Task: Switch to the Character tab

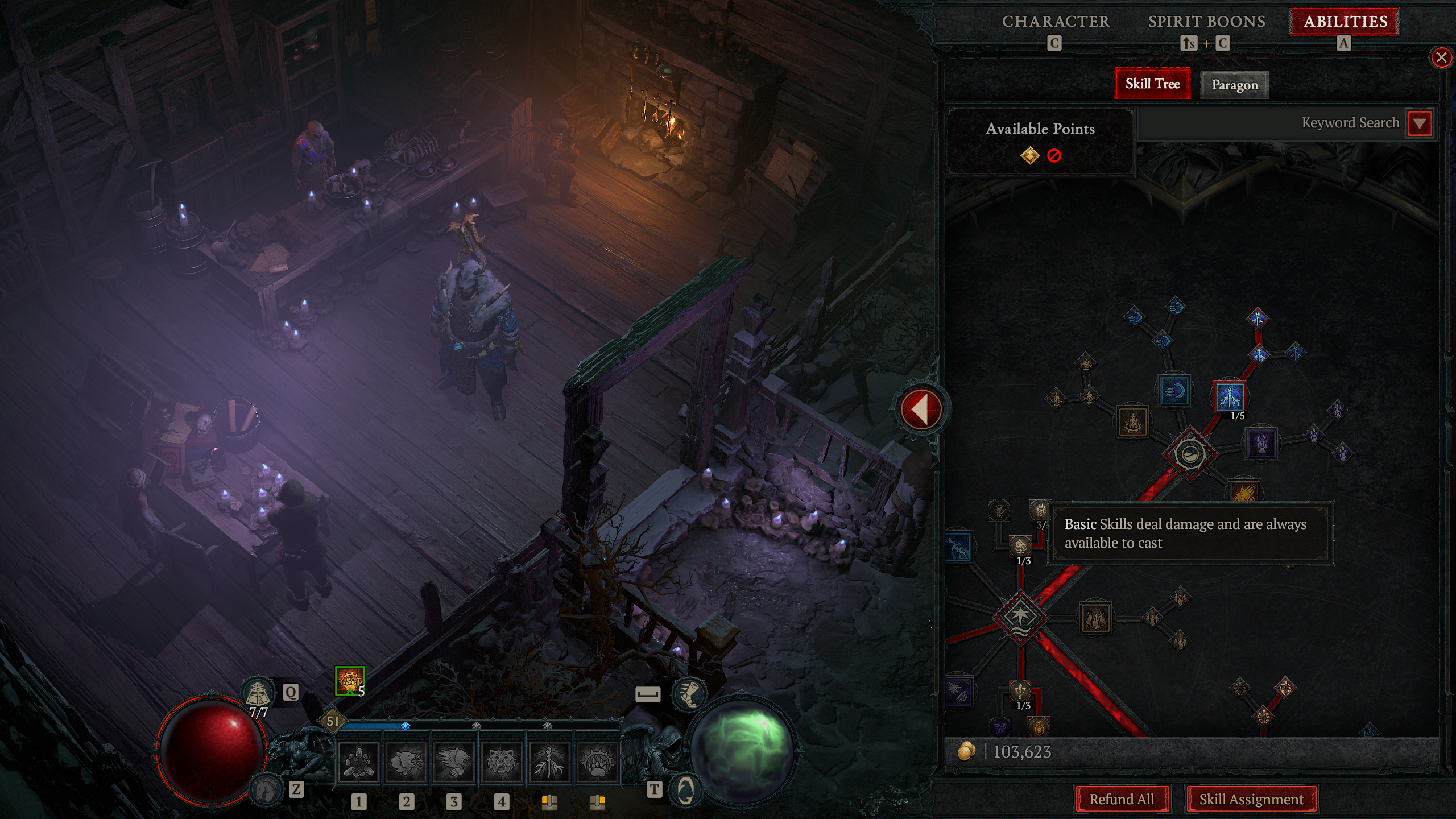Action: coord(1056,22)
